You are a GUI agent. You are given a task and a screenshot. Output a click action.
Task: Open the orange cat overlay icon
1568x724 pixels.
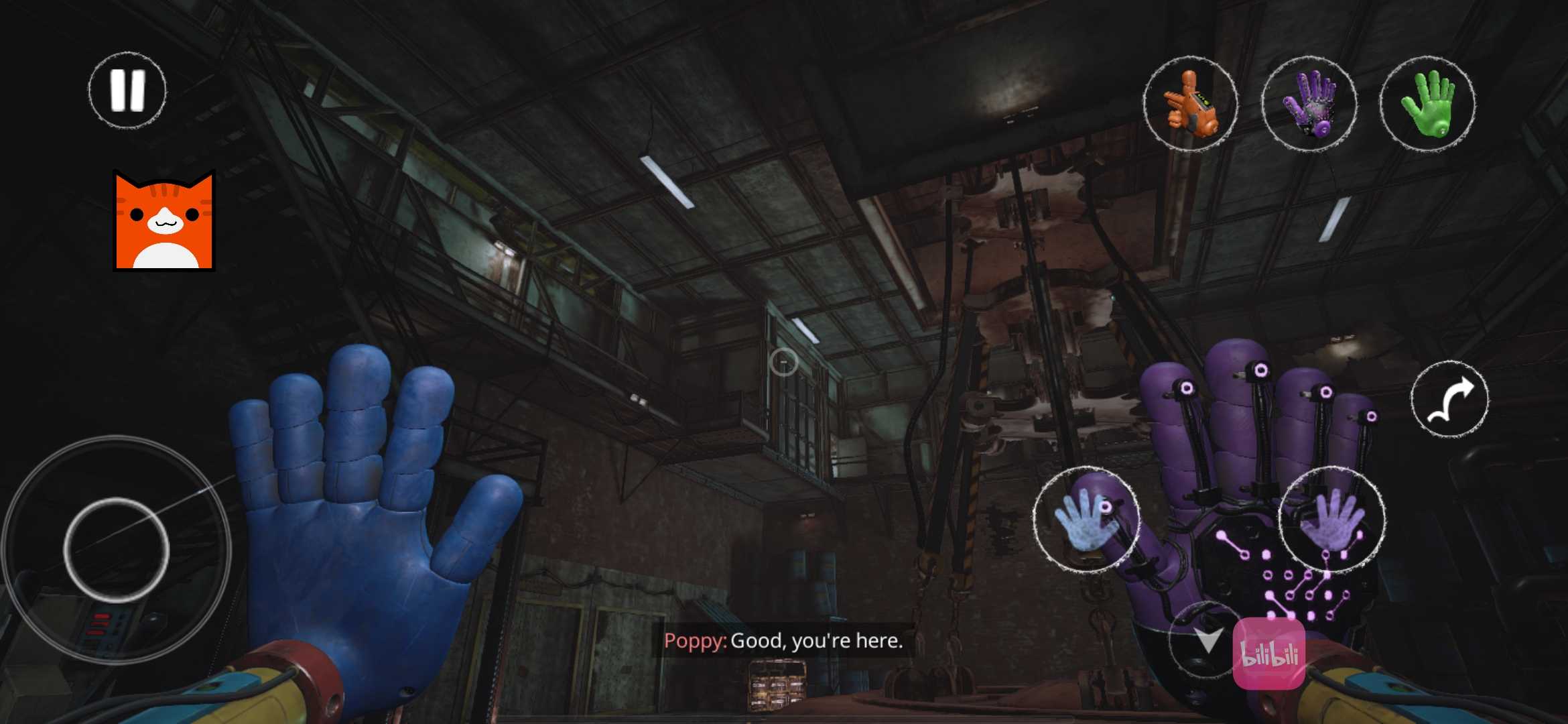click(164, 221)
